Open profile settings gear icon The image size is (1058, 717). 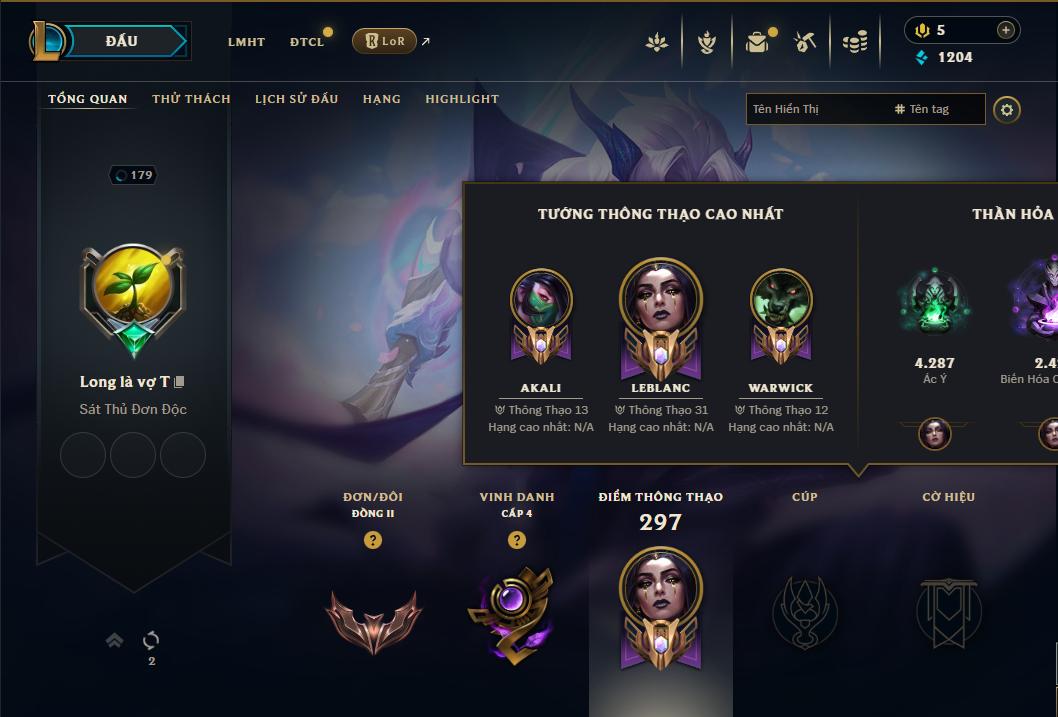tap(1007, 109)
